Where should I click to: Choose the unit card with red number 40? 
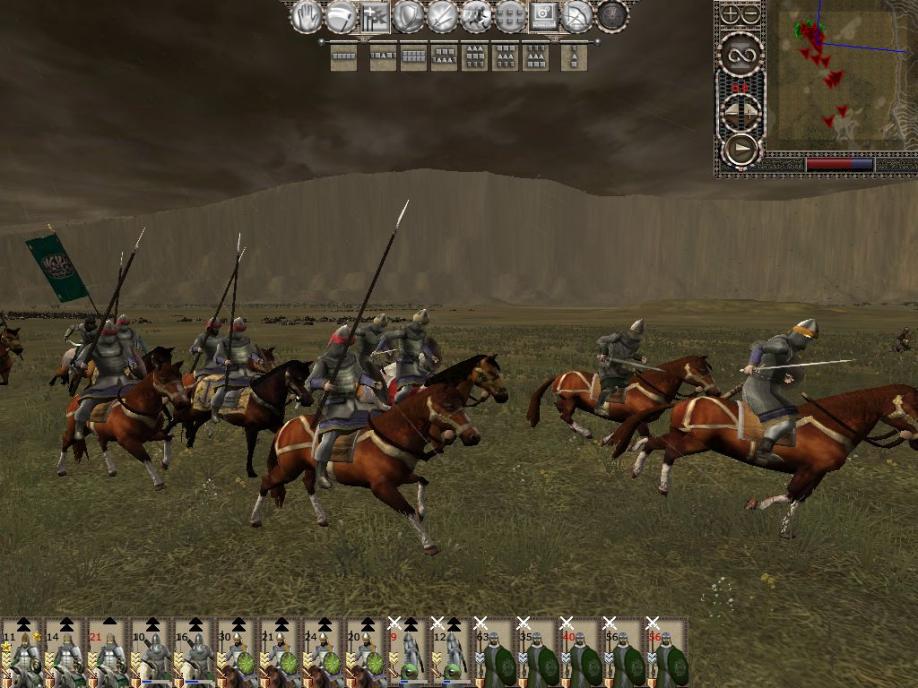pyautogui.click(x=580, y=655)
